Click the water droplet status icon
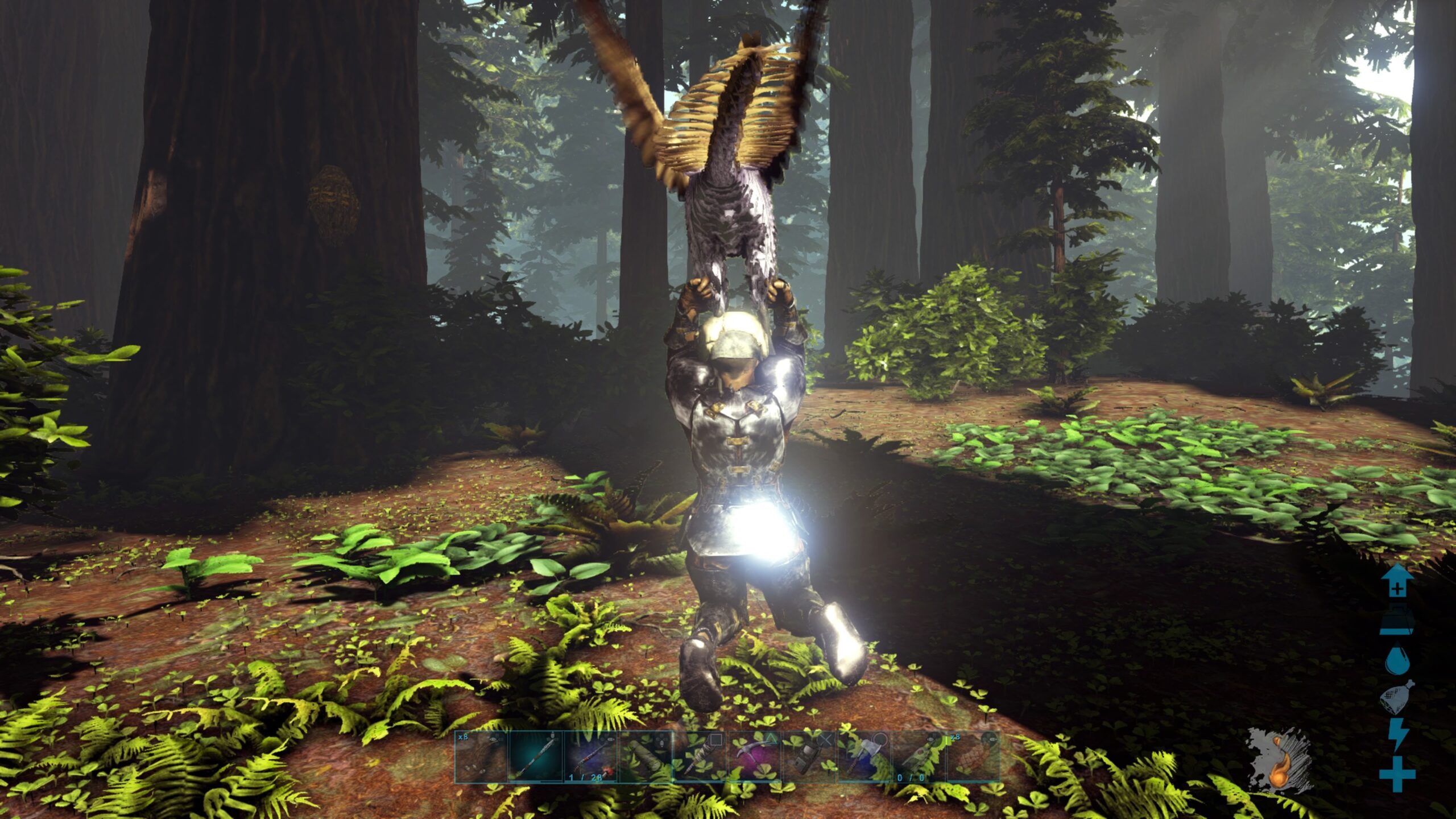 coord(1397,659)
